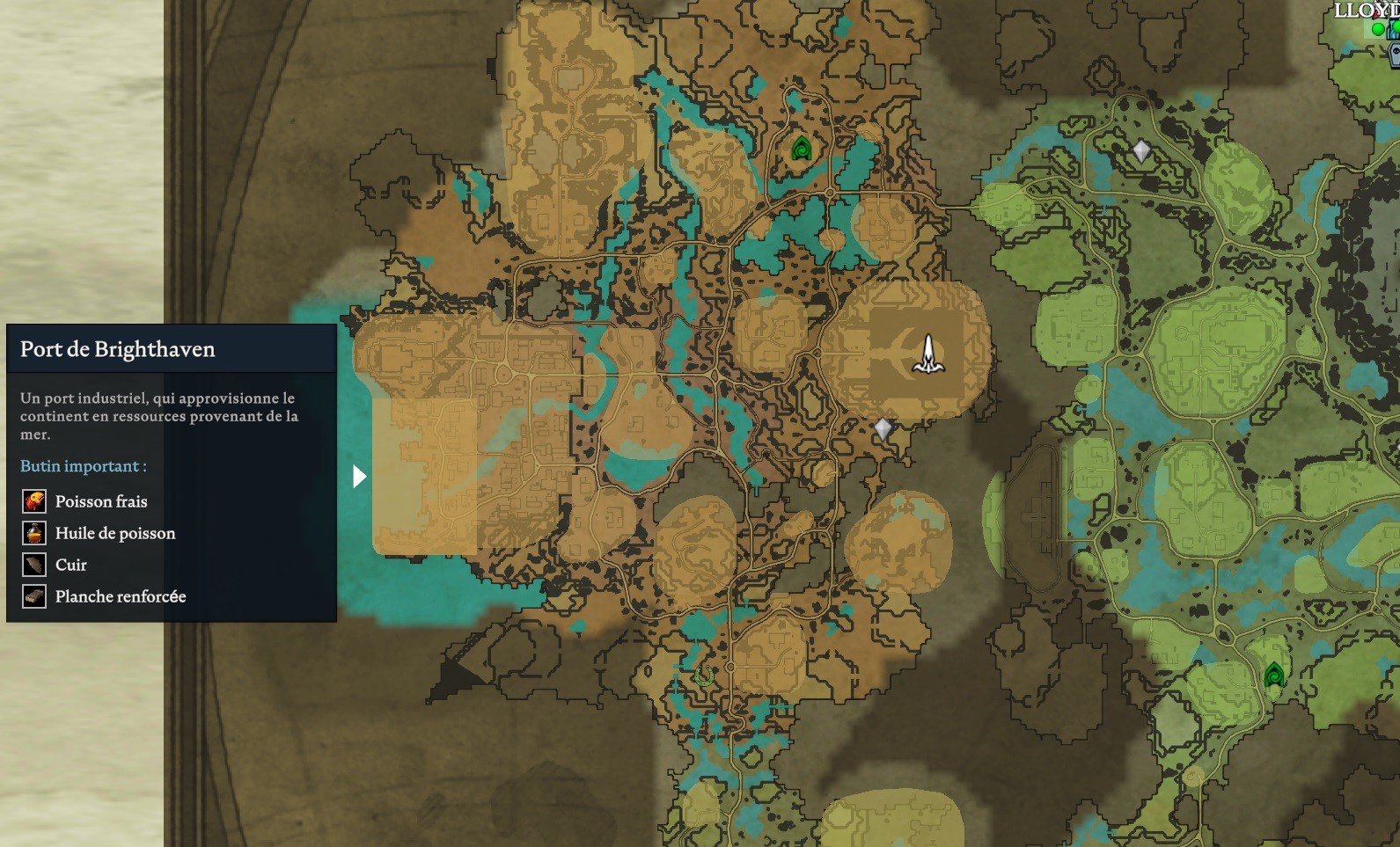Select the green waygate marker in the orange region
This screenshot has width=1400, height=847.
[801, 148]
